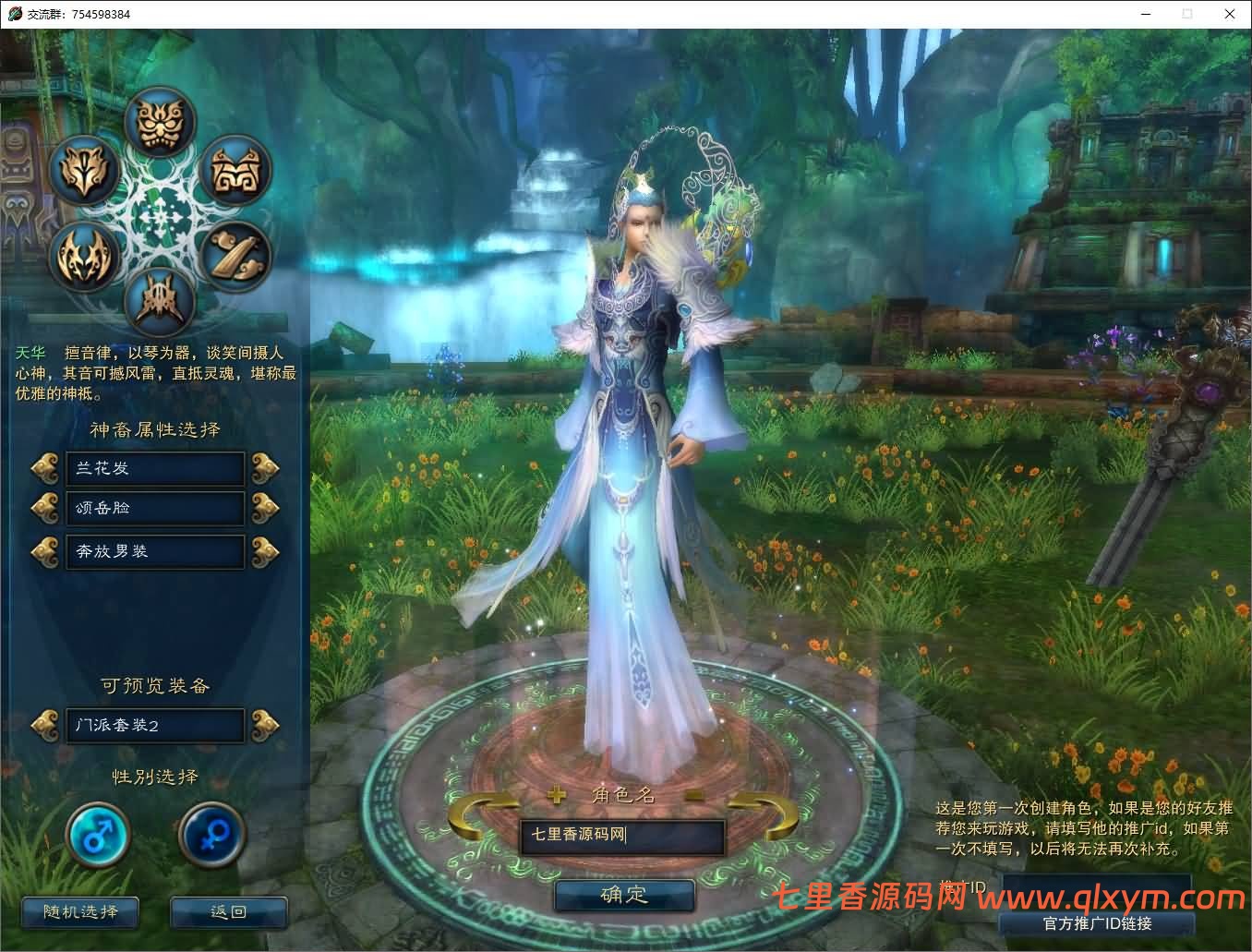Click the 确定 confirm button

point(624,894)
